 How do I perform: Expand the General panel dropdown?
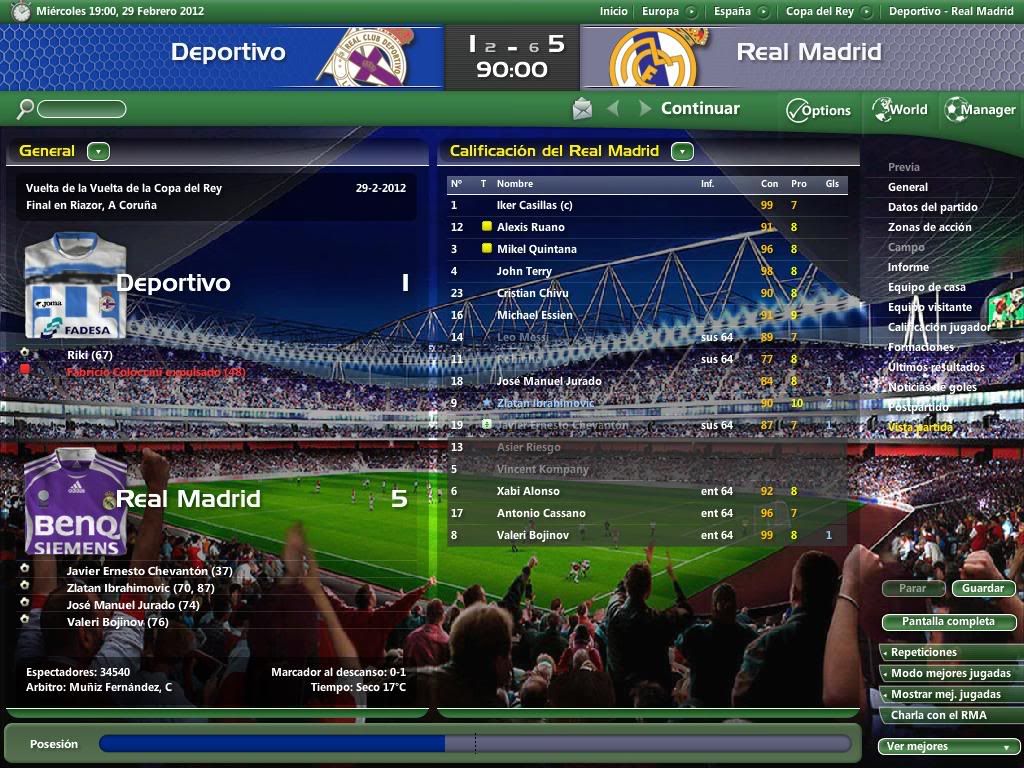98,152
